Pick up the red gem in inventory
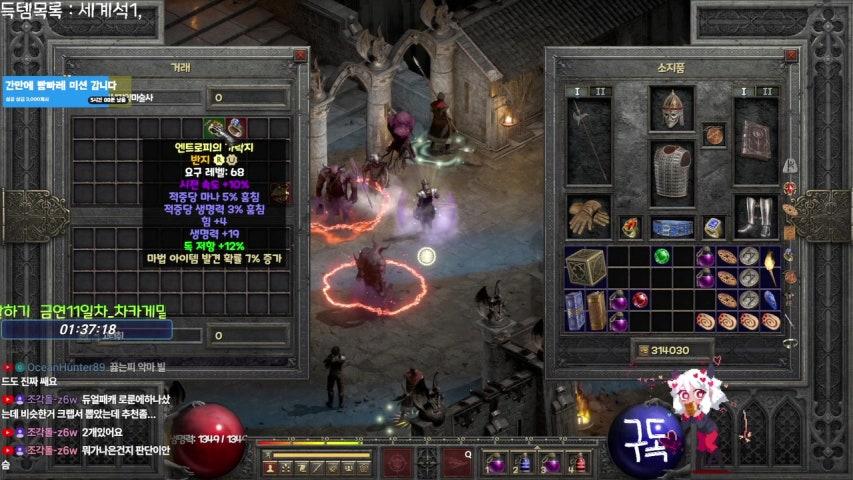 [640, 299]
